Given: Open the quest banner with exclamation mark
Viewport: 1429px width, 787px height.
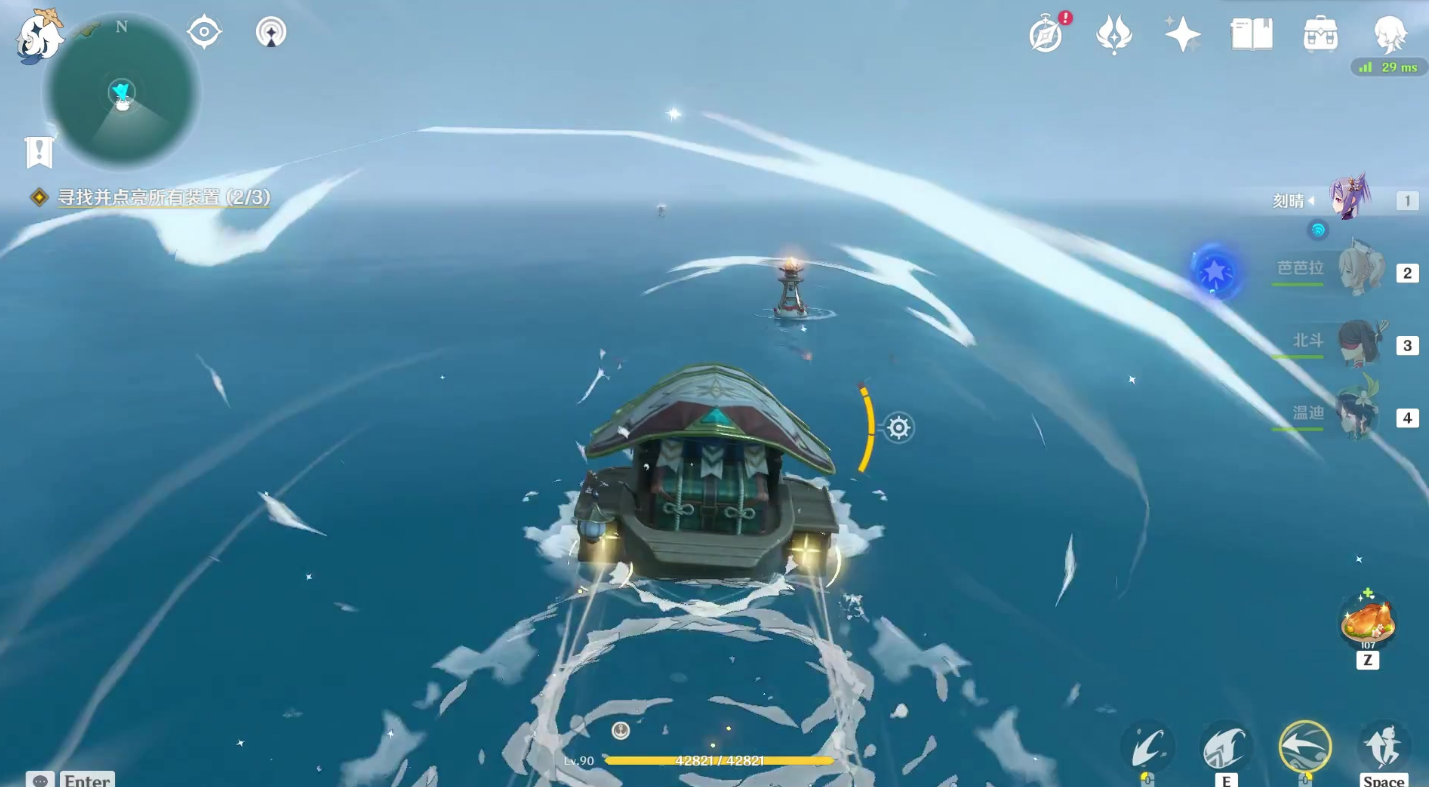Looking at the screenshot, I should pyautogui.click(x=38, y=152).
